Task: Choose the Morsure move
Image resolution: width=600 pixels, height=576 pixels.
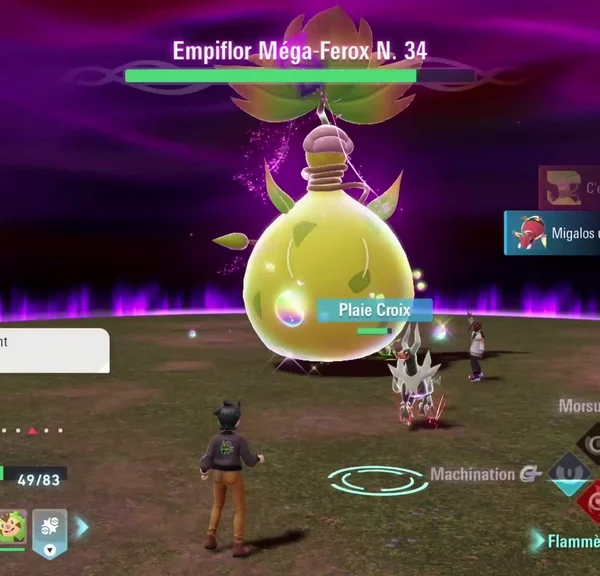Action: [x=580, y=407]
